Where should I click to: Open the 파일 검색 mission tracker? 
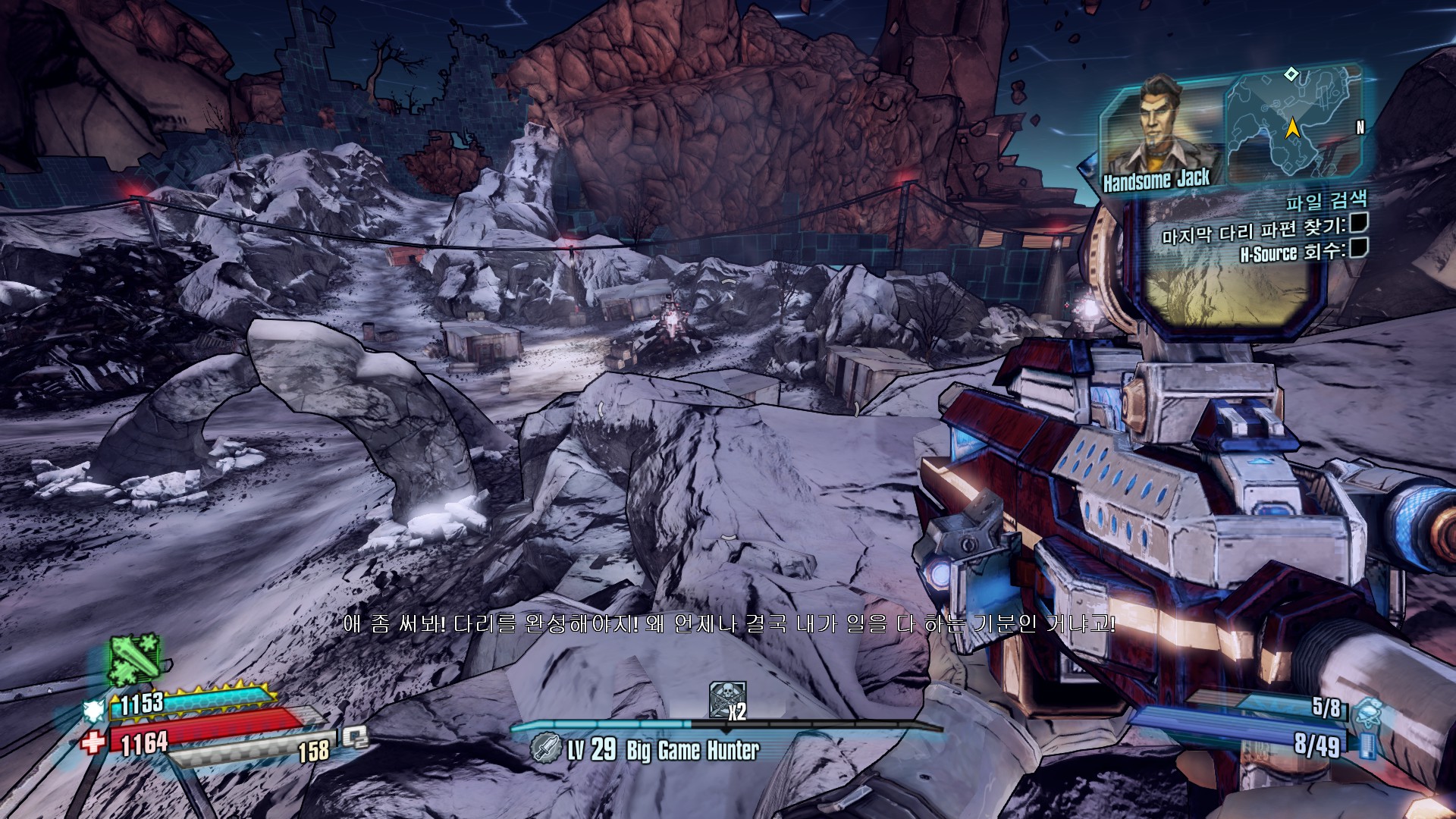point(1326,201)
